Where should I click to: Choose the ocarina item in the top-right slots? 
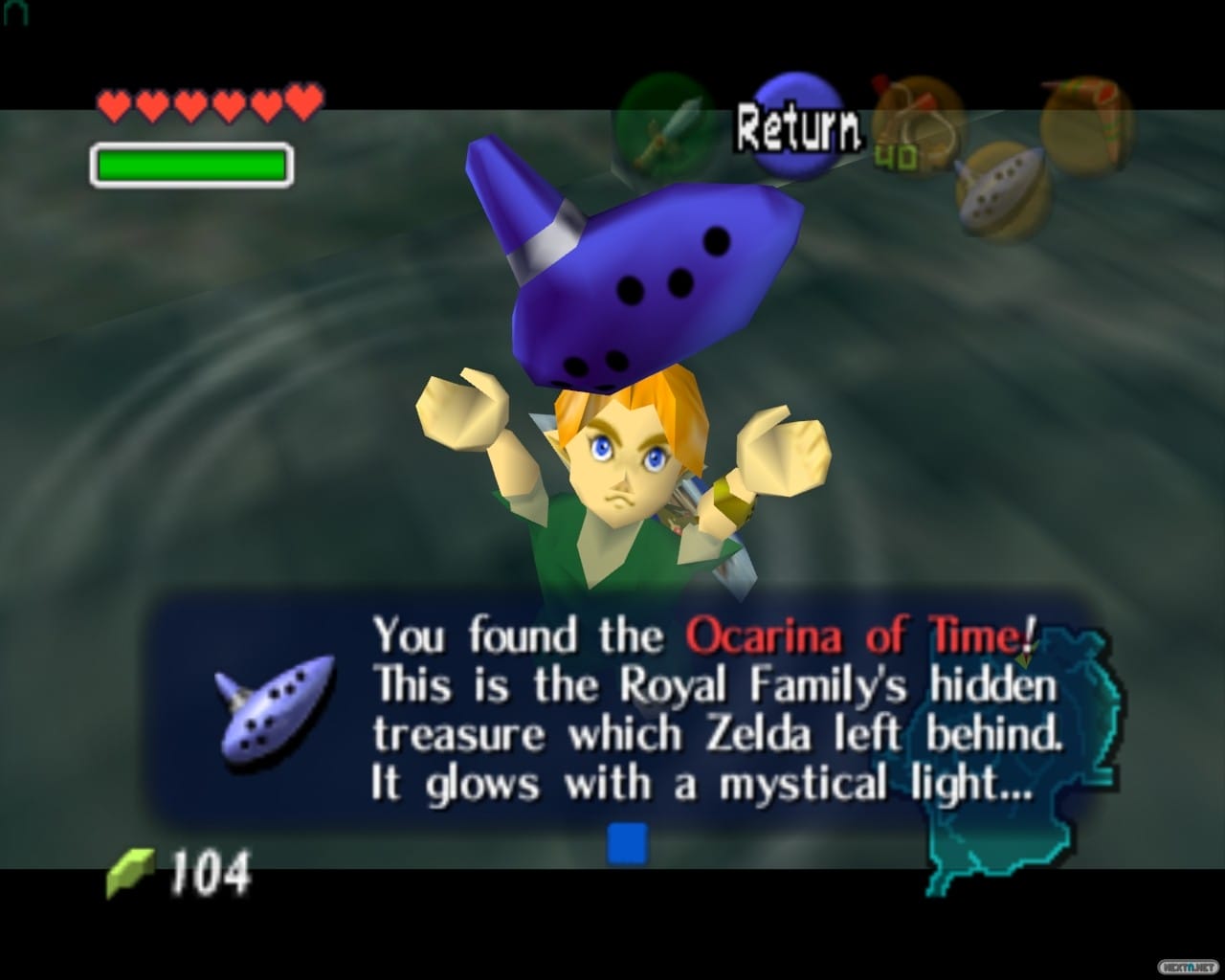click(1000, 190)
